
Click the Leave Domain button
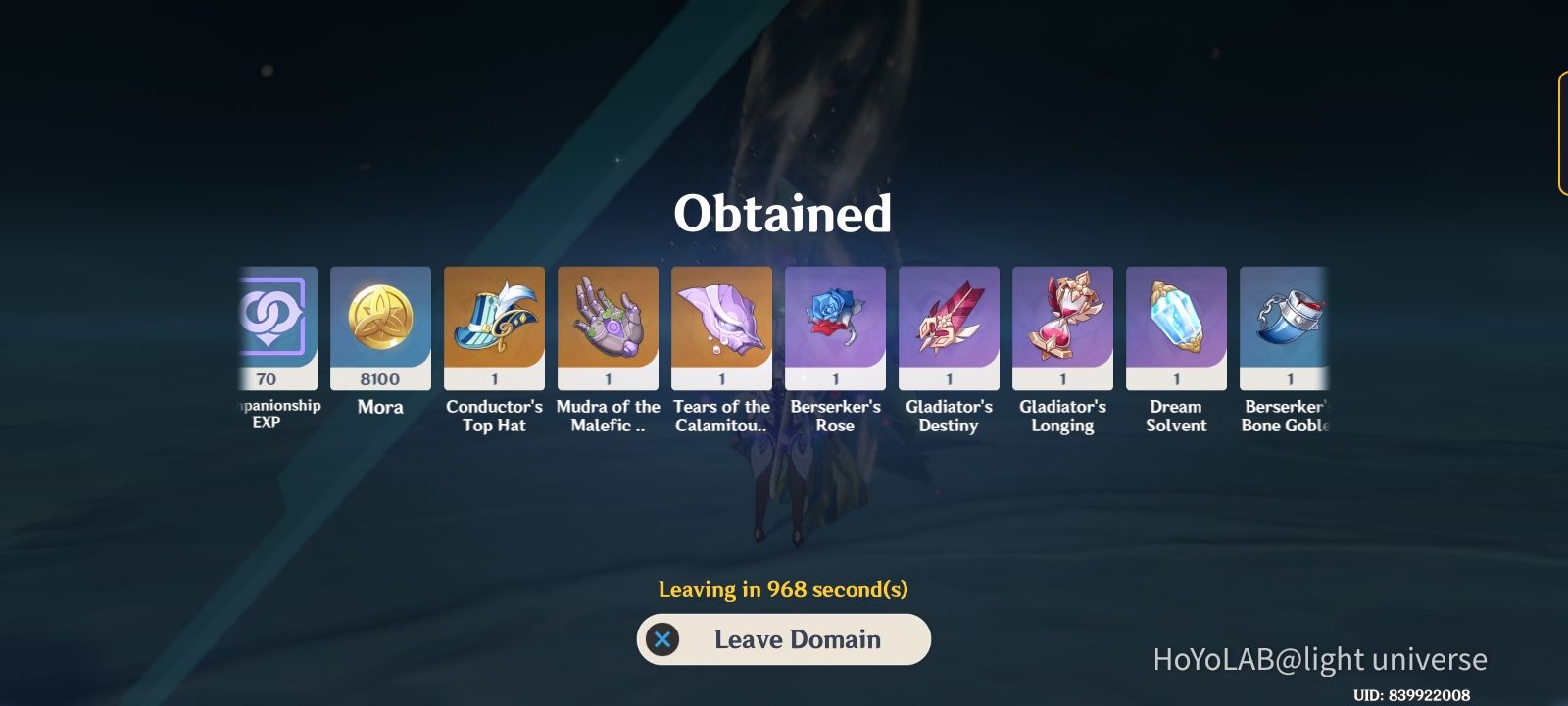(783, 639)
